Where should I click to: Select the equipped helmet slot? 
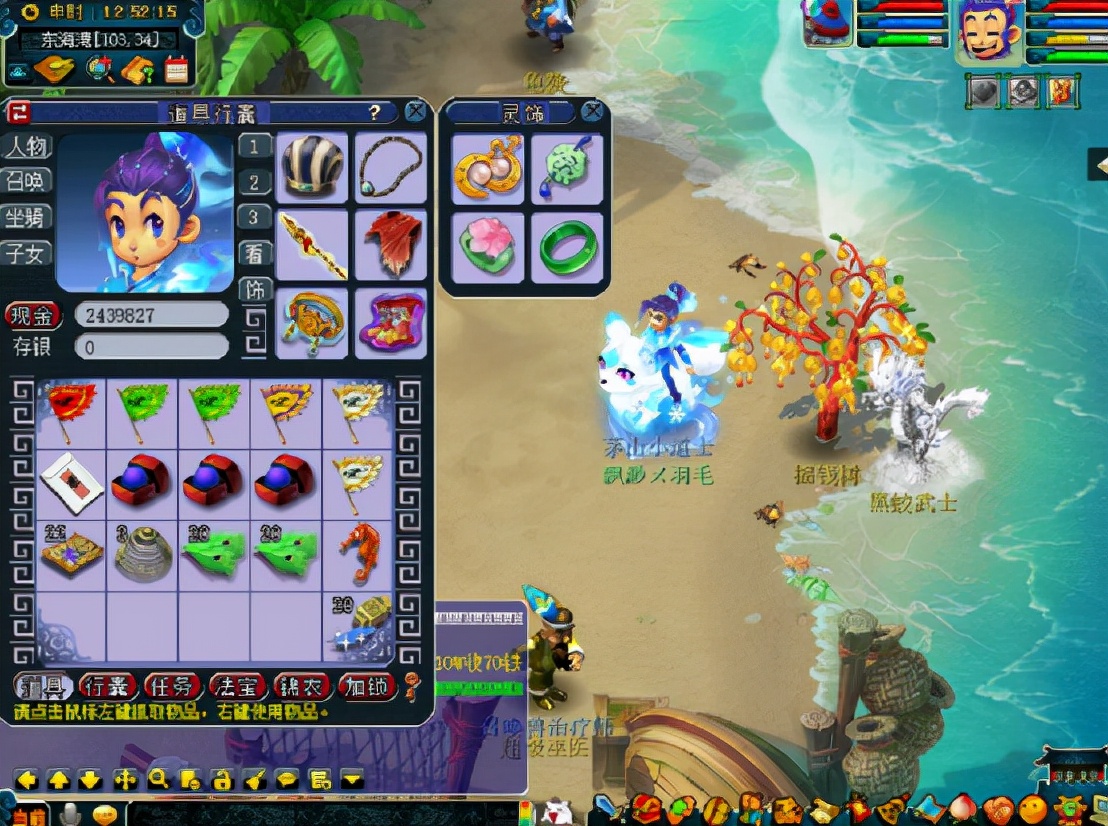pyautogui.click(x=312, y=166)
